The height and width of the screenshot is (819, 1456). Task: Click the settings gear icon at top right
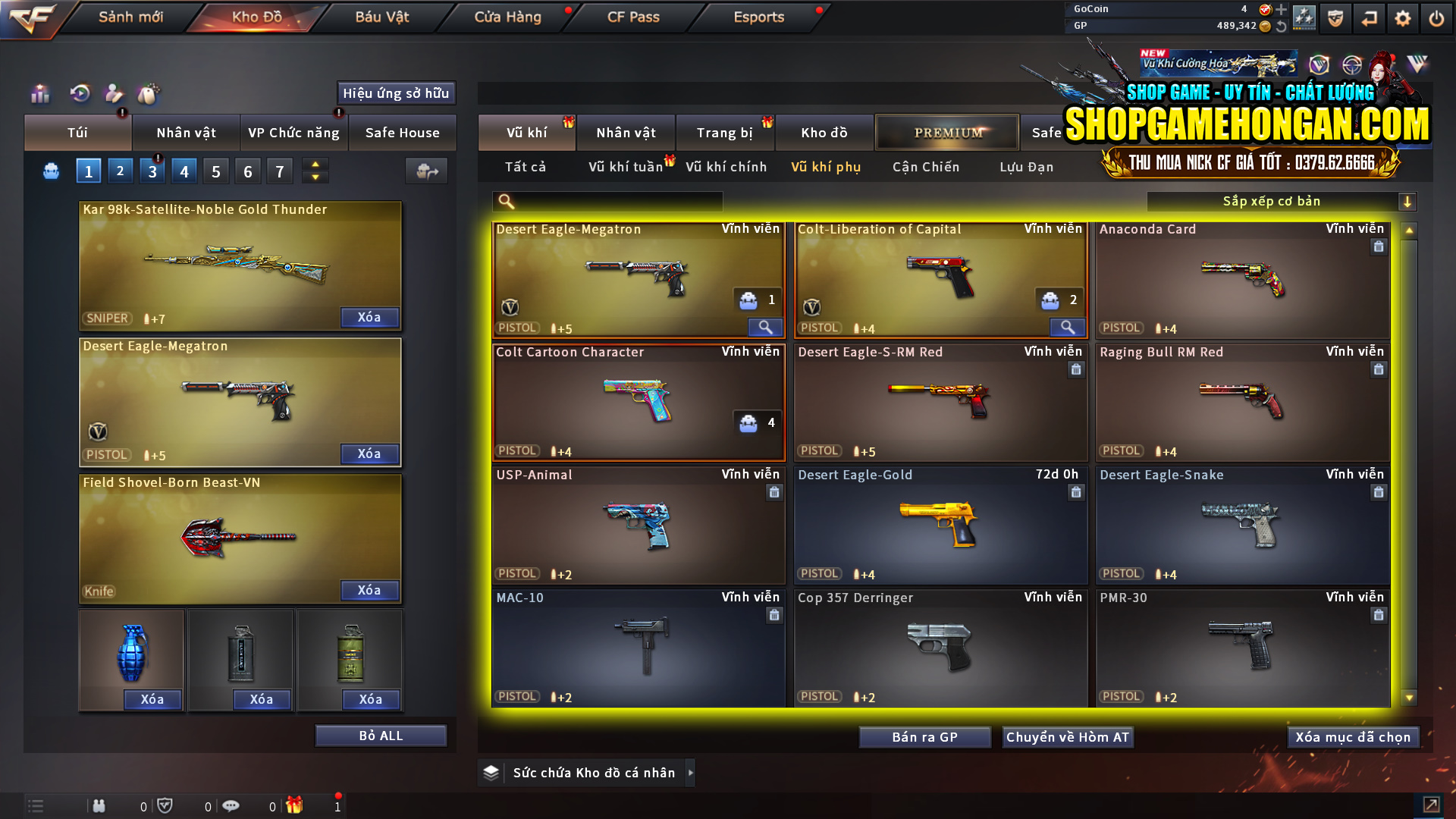(1403, 17)
